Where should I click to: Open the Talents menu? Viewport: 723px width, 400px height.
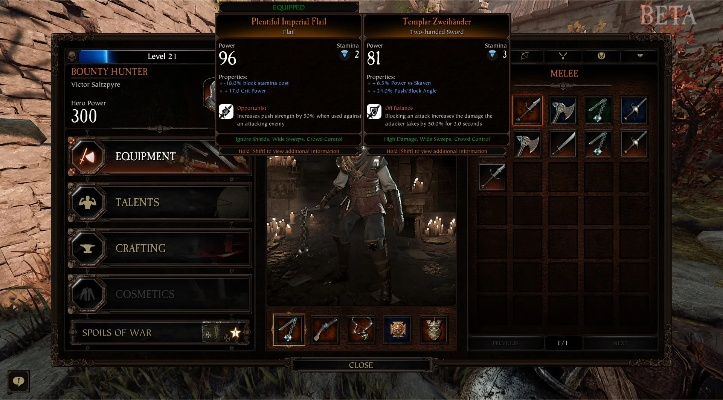coord(158,202)
